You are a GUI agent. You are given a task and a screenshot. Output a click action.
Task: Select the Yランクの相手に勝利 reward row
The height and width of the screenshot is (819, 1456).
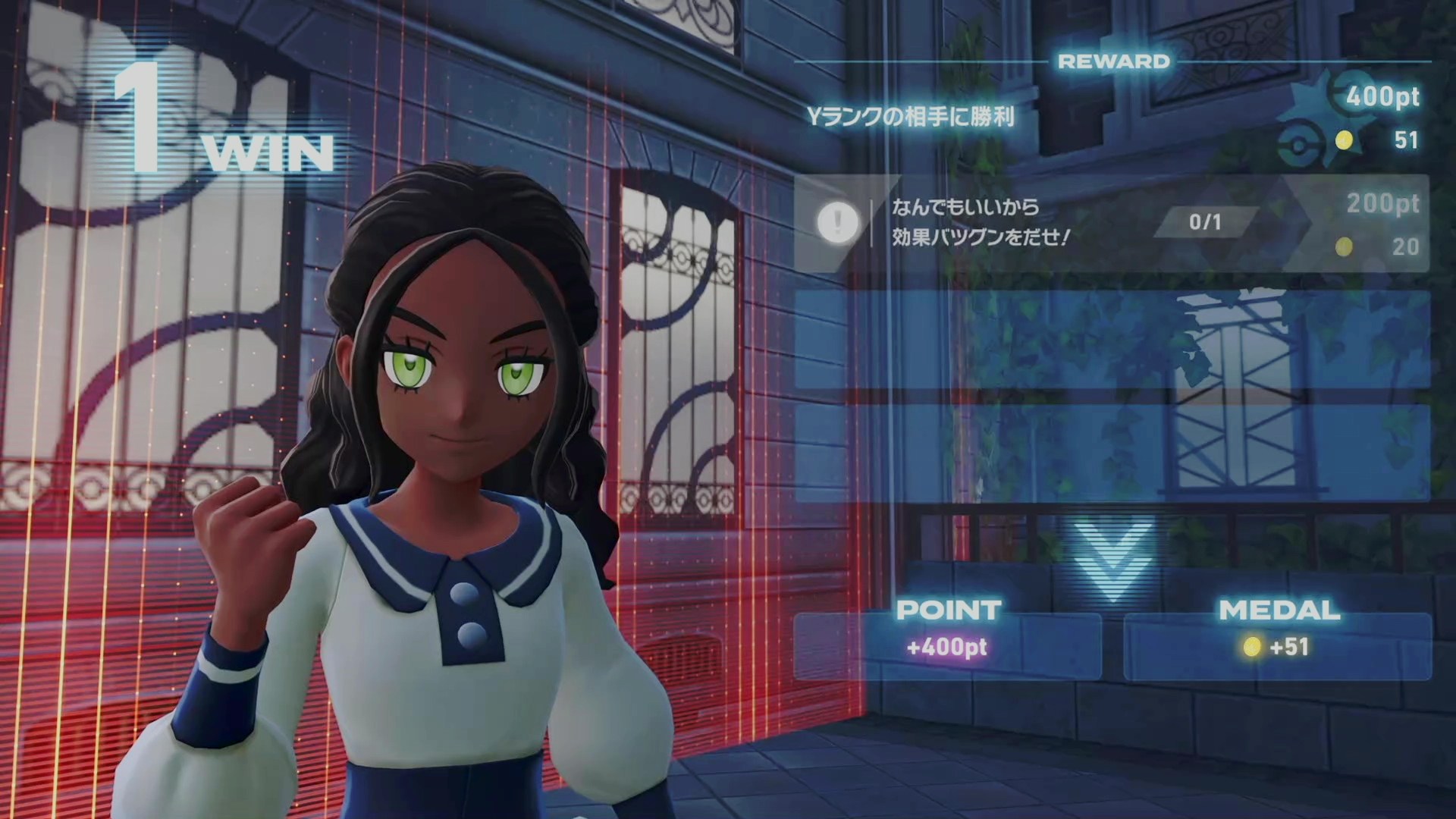pos(1111,118)
